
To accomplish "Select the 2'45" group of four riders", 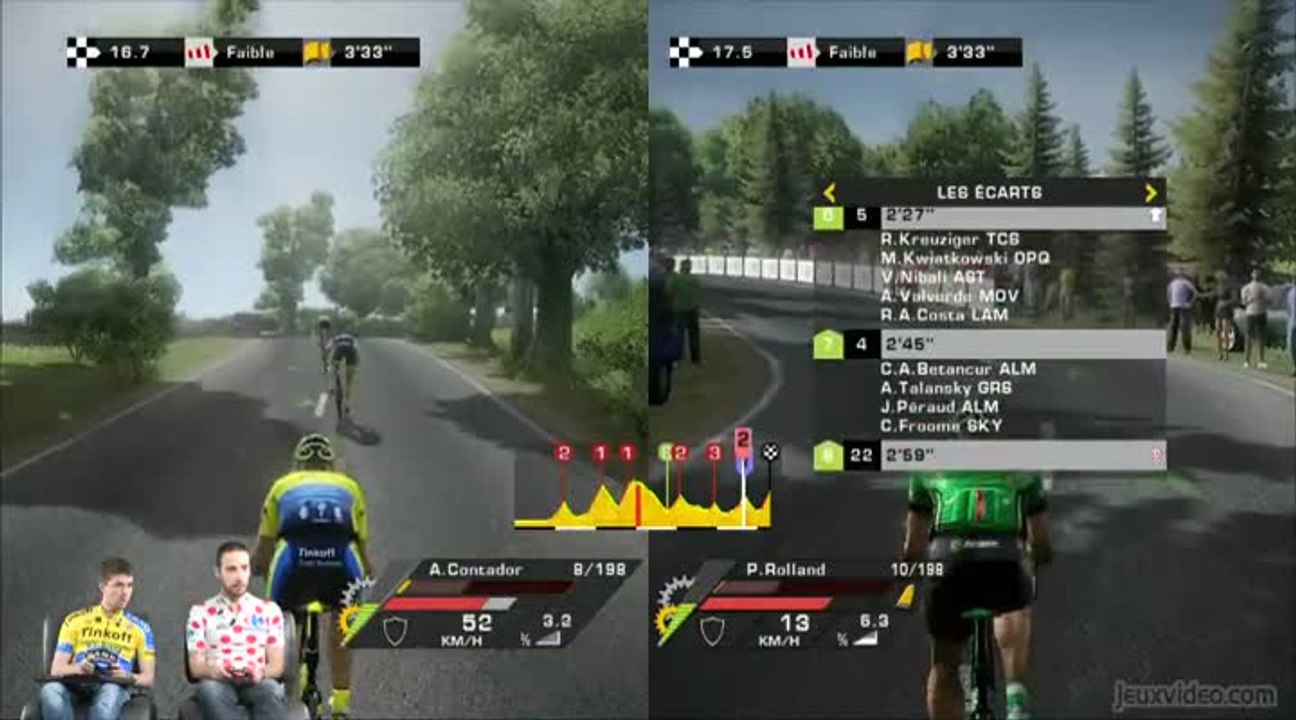I will tap(990, 345).
